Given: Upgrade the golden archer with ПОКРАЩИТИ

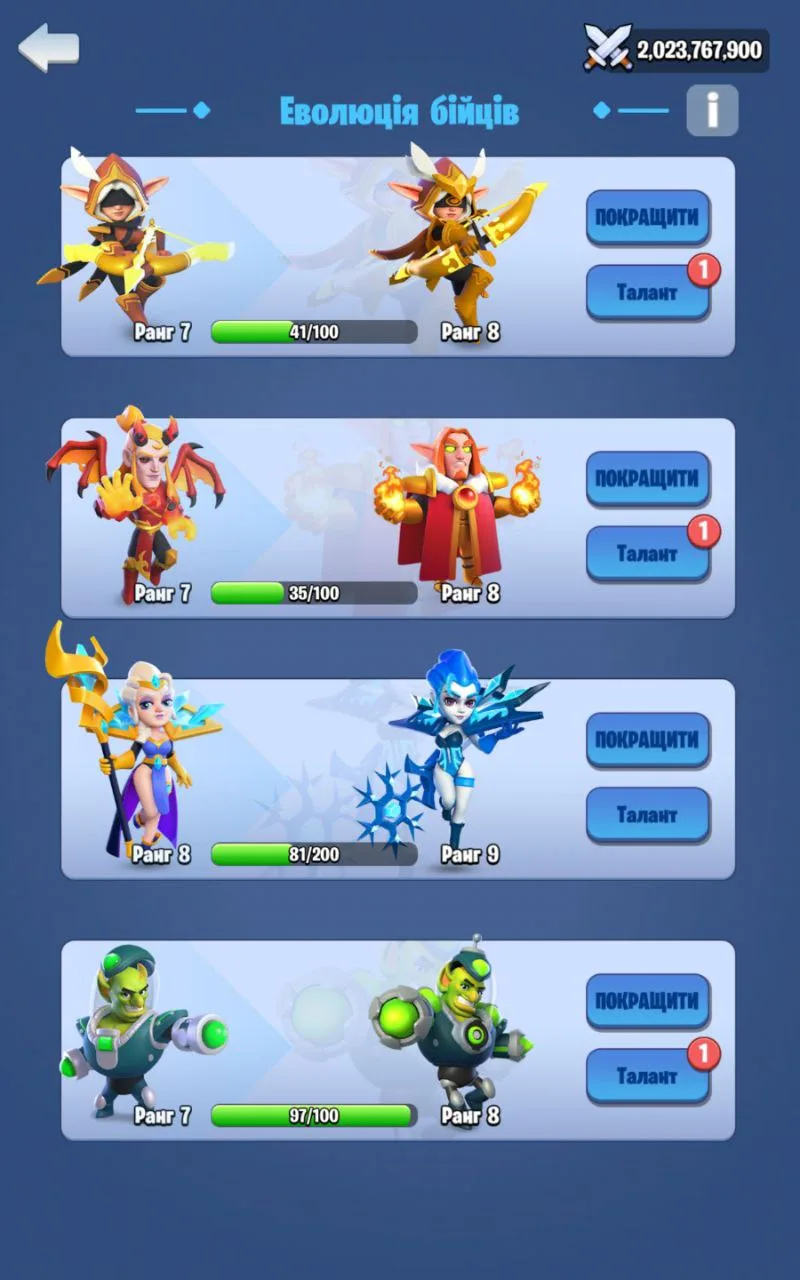Looking at the screenshot, I should 647,217.
